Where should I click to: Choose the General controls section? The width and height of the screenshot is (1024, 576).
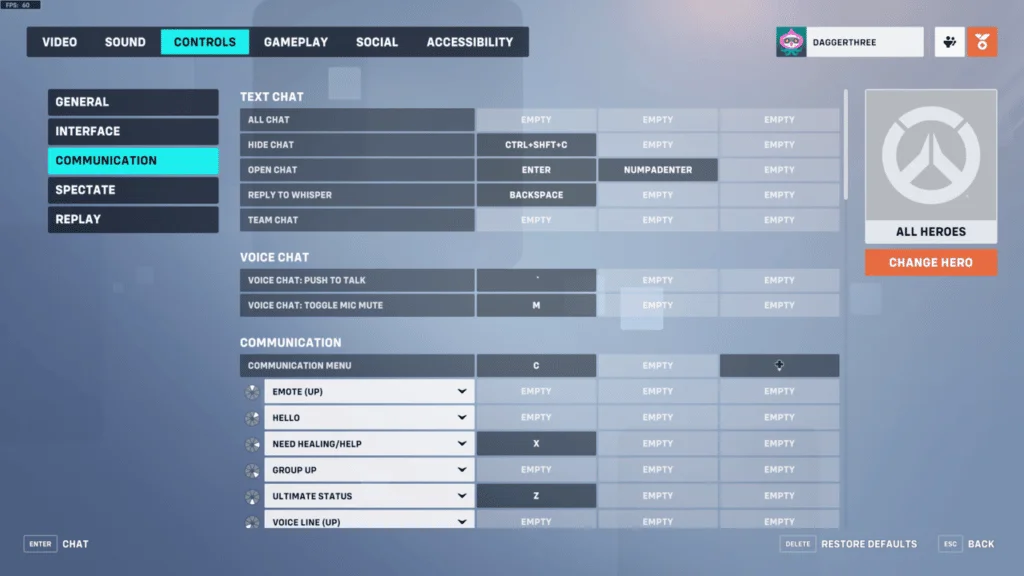click(x=133, y=102)
